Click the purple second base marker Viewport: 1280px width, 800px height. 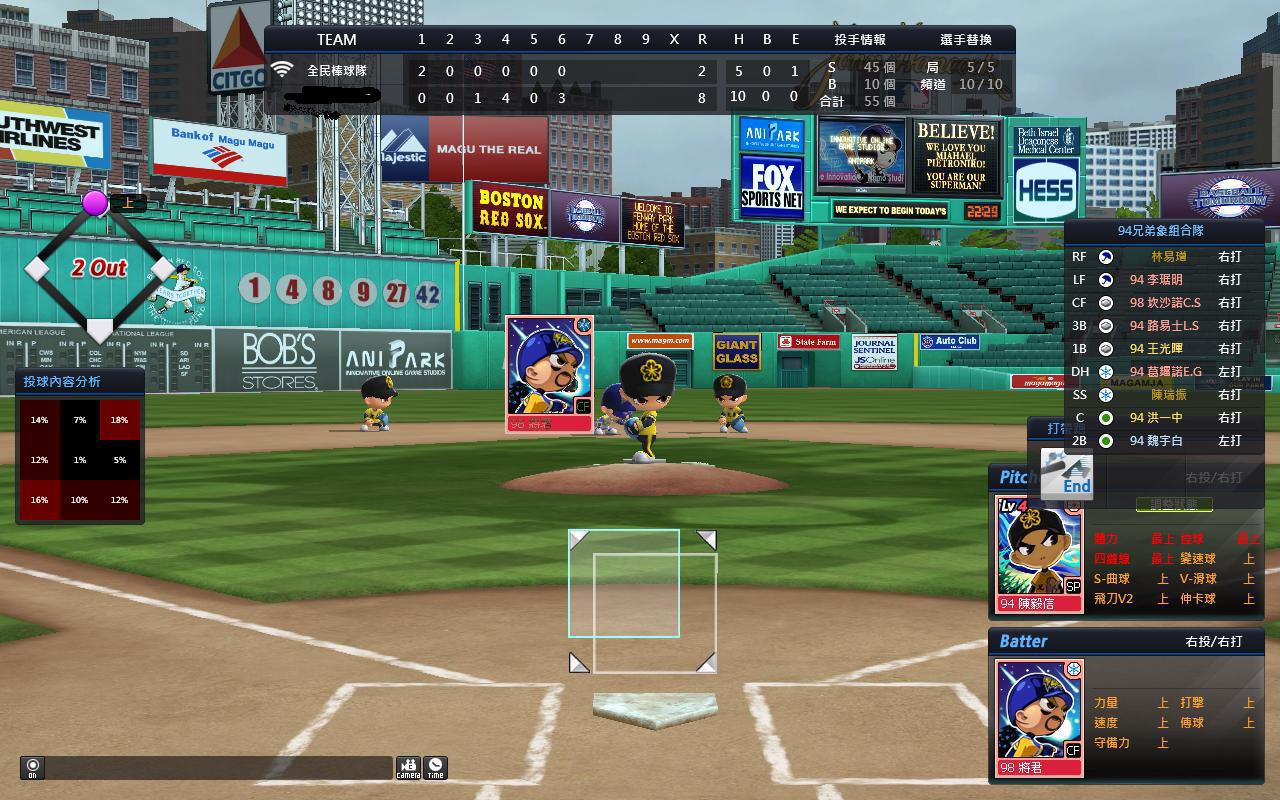pyautogui.click(x=95, y=204)
